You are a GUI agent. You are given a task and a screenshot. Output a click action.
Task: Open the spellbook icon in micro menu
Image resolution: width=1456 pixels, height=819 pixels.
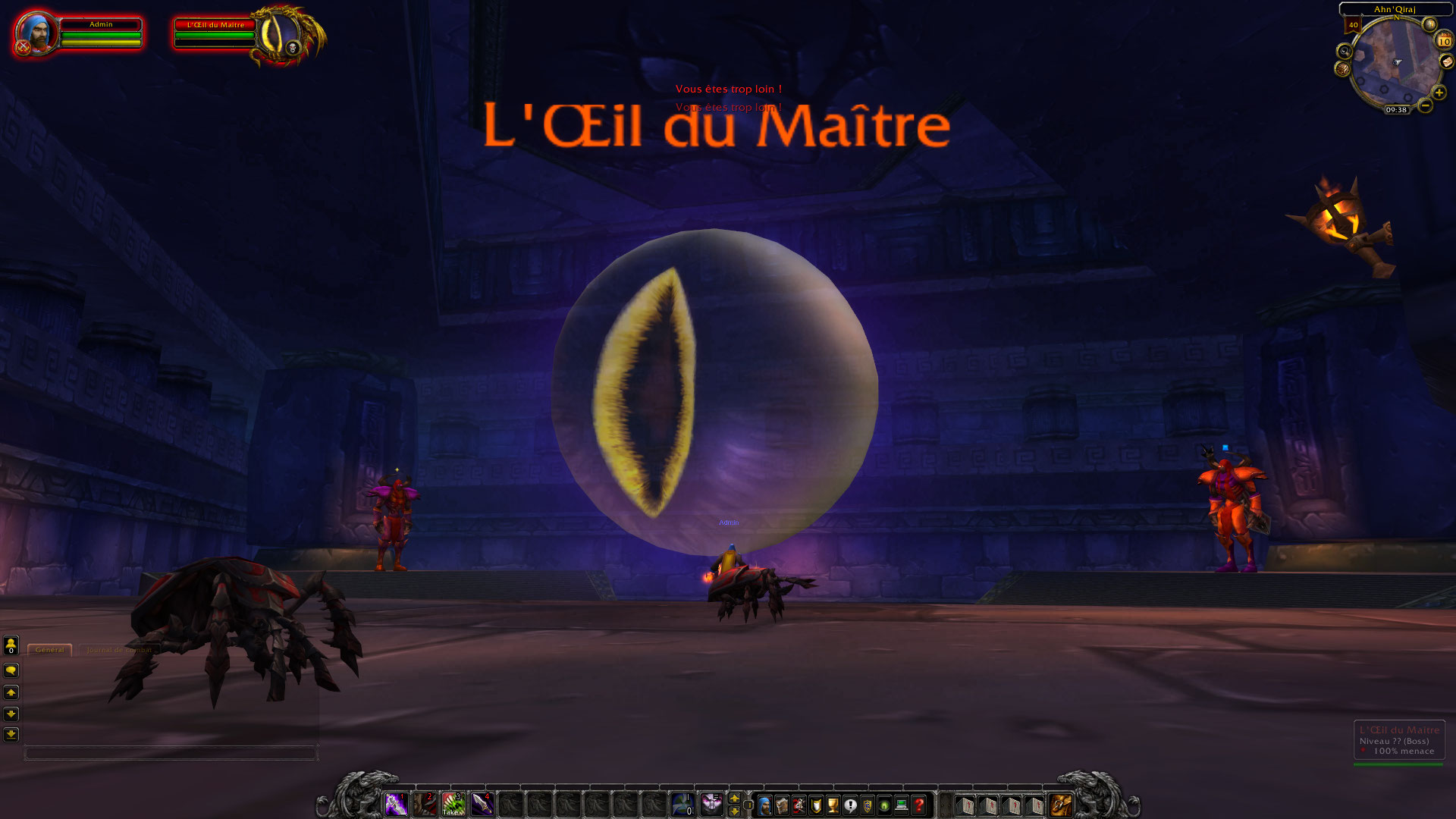[782, 806]
